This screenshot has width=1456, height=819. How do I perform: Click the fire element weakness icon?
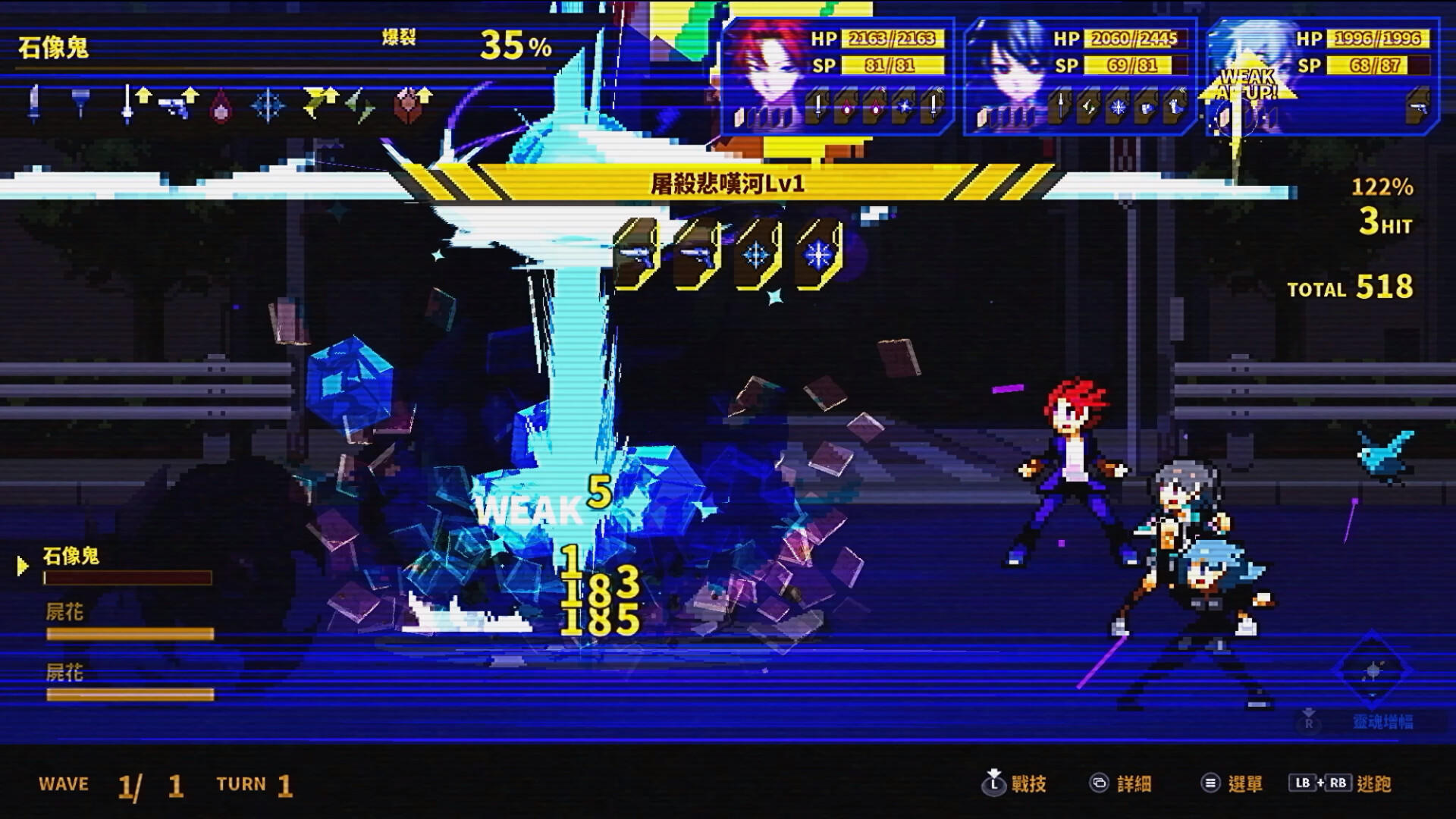(221, 106)
